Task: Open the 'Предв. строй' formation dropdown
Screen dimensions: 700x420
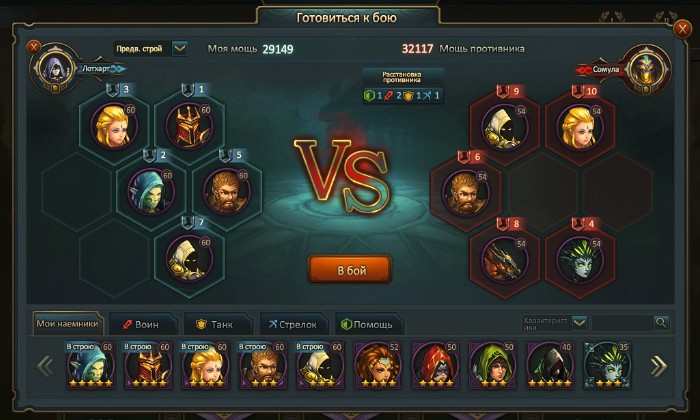Action: click(179, 48)
